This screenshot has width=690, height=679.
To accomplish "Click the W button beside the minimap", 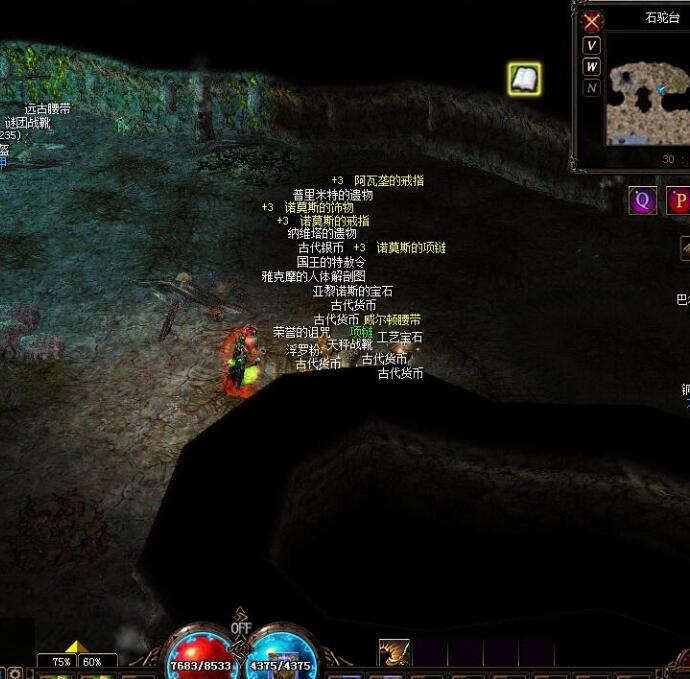I will click(592, 67).
